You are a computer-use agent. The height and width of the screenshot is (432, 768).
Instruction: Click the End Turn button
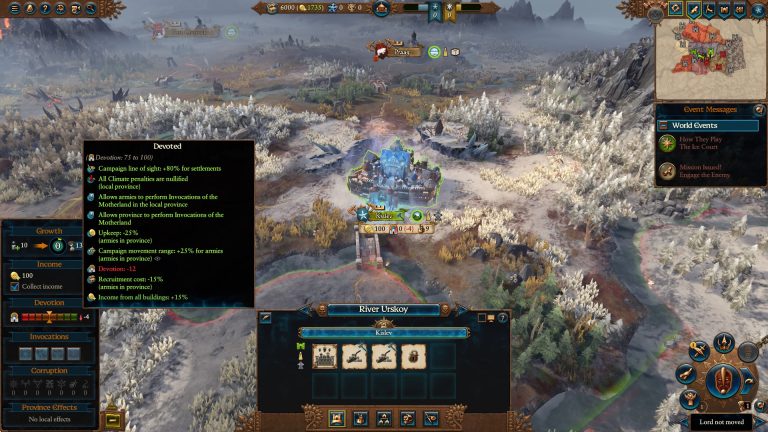(722, 381)
